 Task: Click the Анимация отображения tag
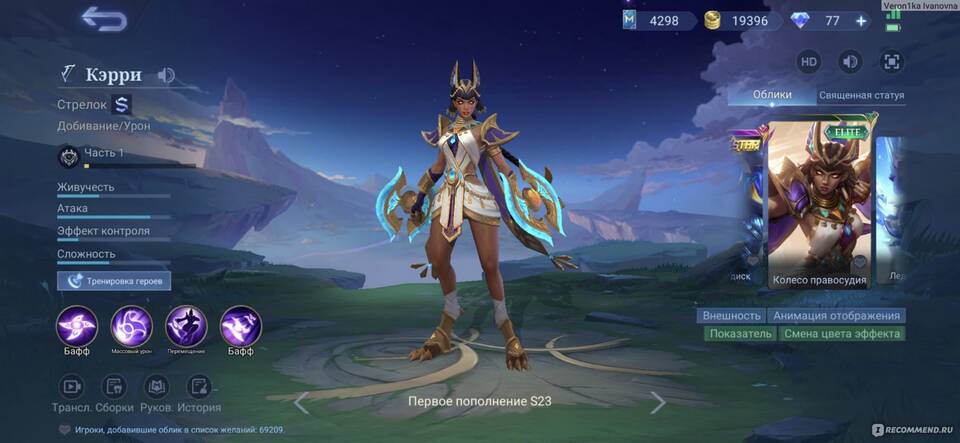[x=837, y=315]
